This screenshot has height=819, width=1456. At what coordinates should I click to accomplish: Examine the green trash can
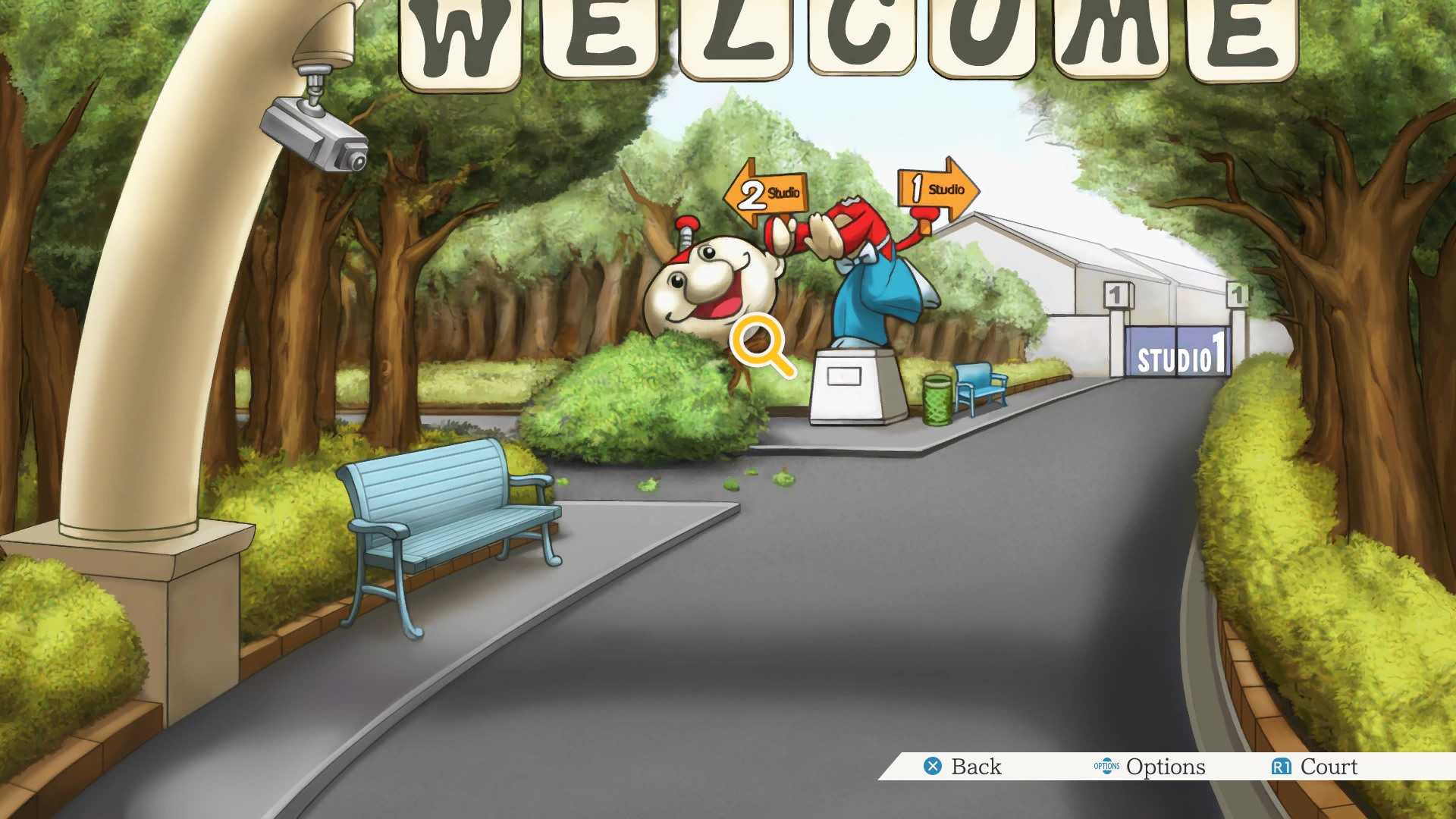tap(937, 398)
